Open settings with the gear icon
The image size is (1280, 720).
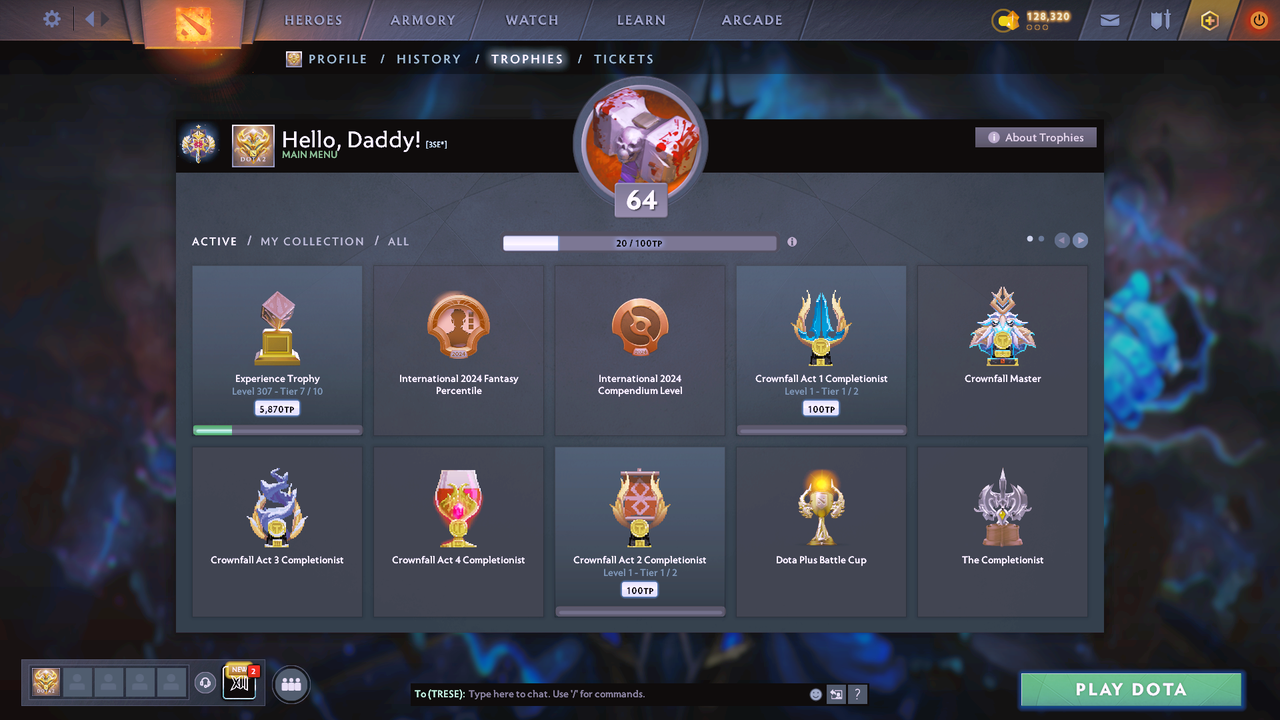click(53, 18)
